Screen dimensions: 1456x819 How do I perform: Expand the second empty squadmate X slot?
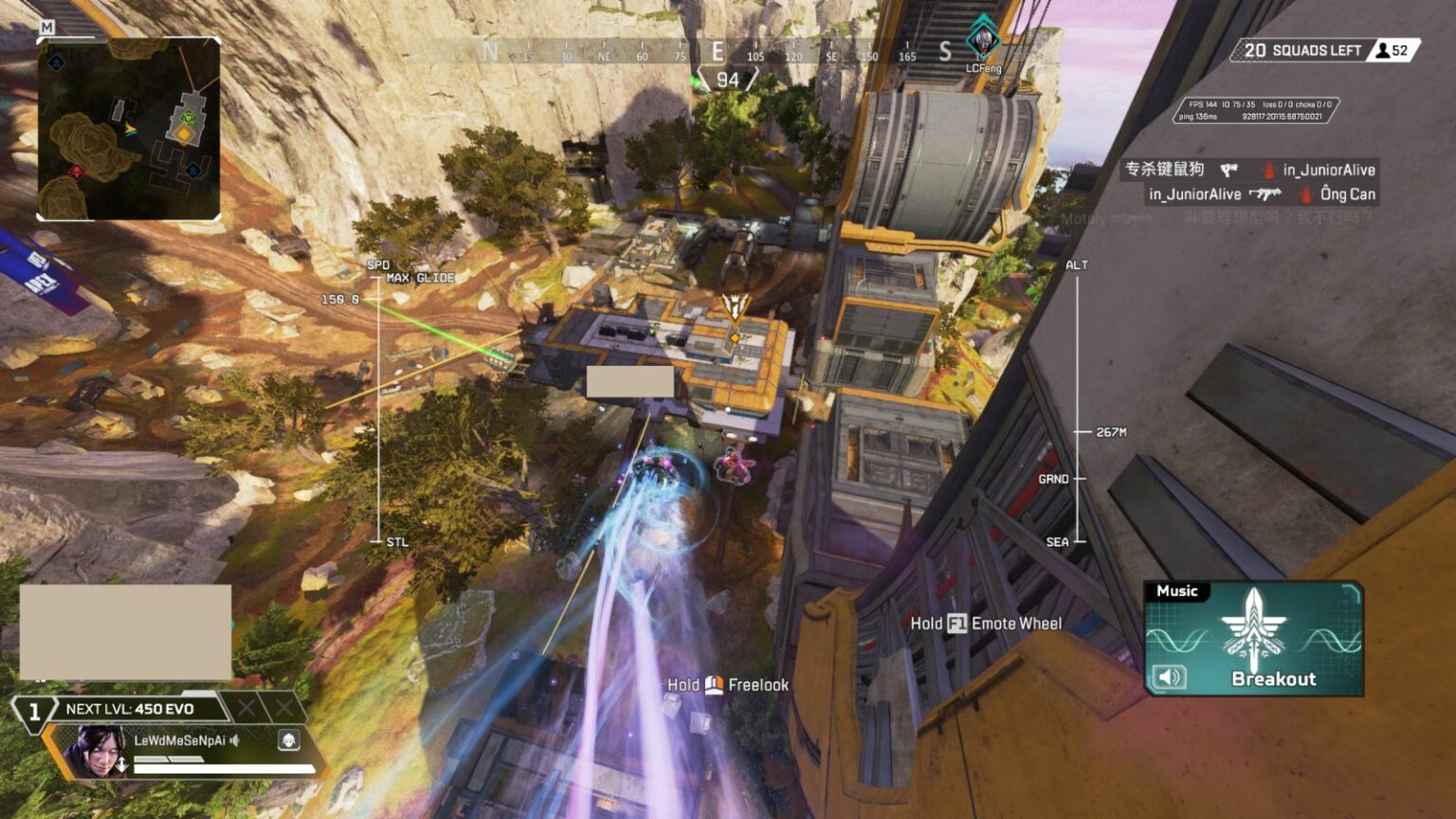click(286, 708)
